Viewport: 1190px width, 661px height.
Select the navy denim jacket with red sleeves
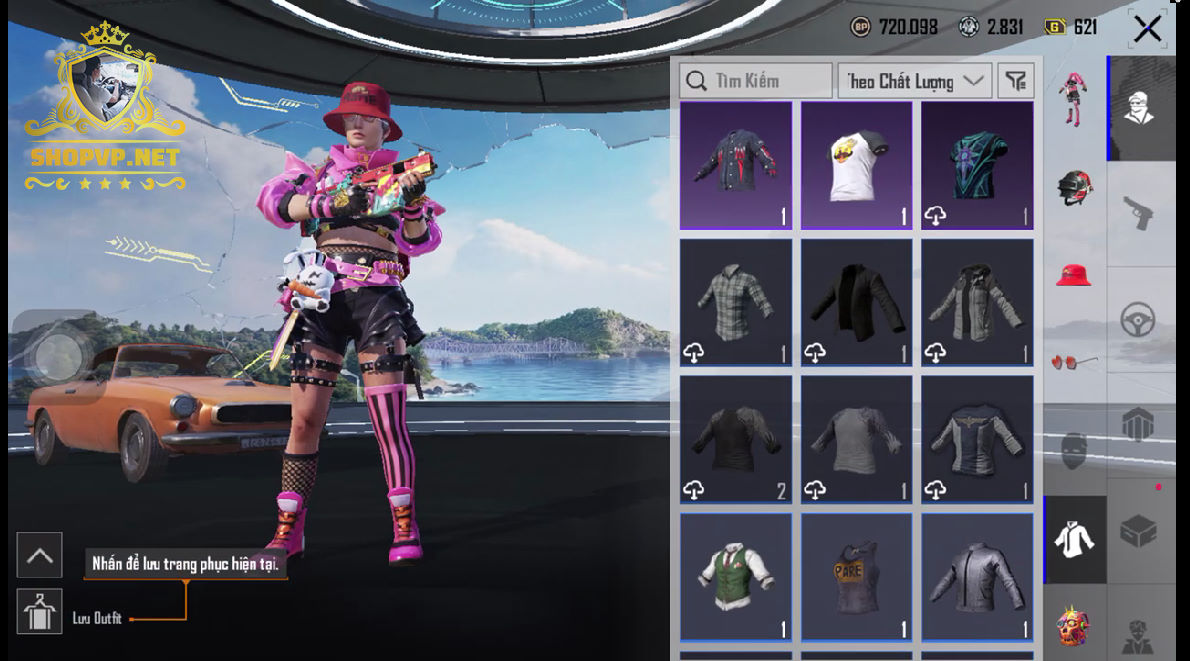736,166
